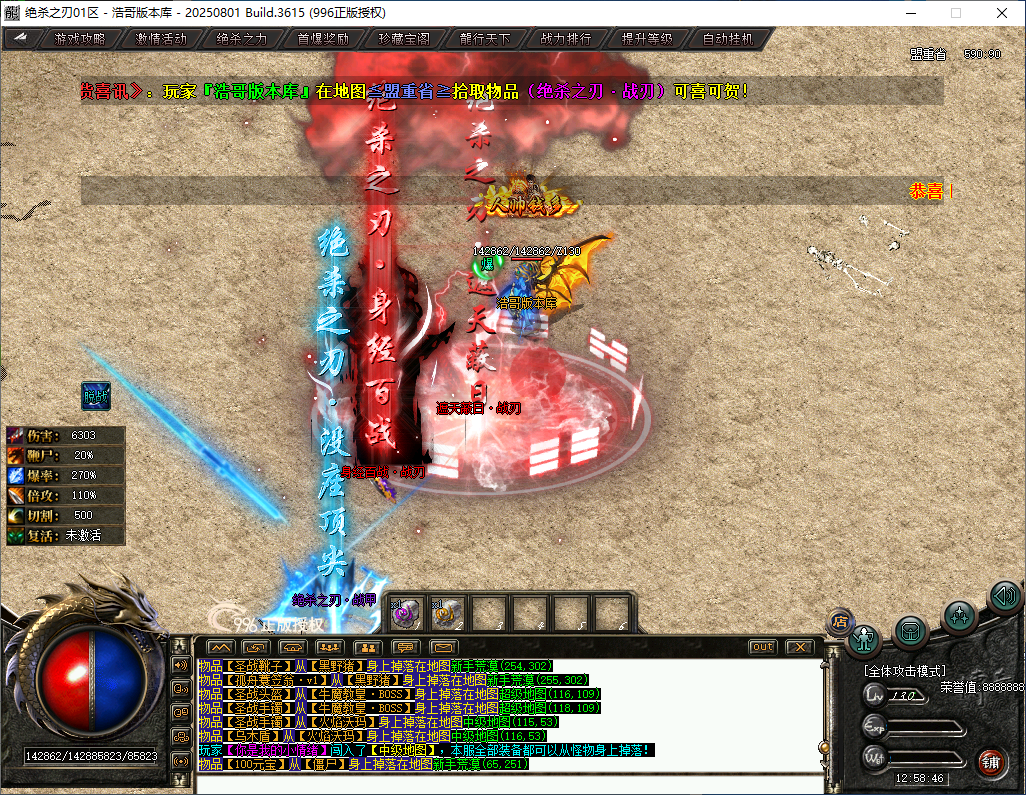This screenshot has width=1026, height=795.
Task: Choose the 龍行天下 menu entry
Action: [x=485, y=39]
